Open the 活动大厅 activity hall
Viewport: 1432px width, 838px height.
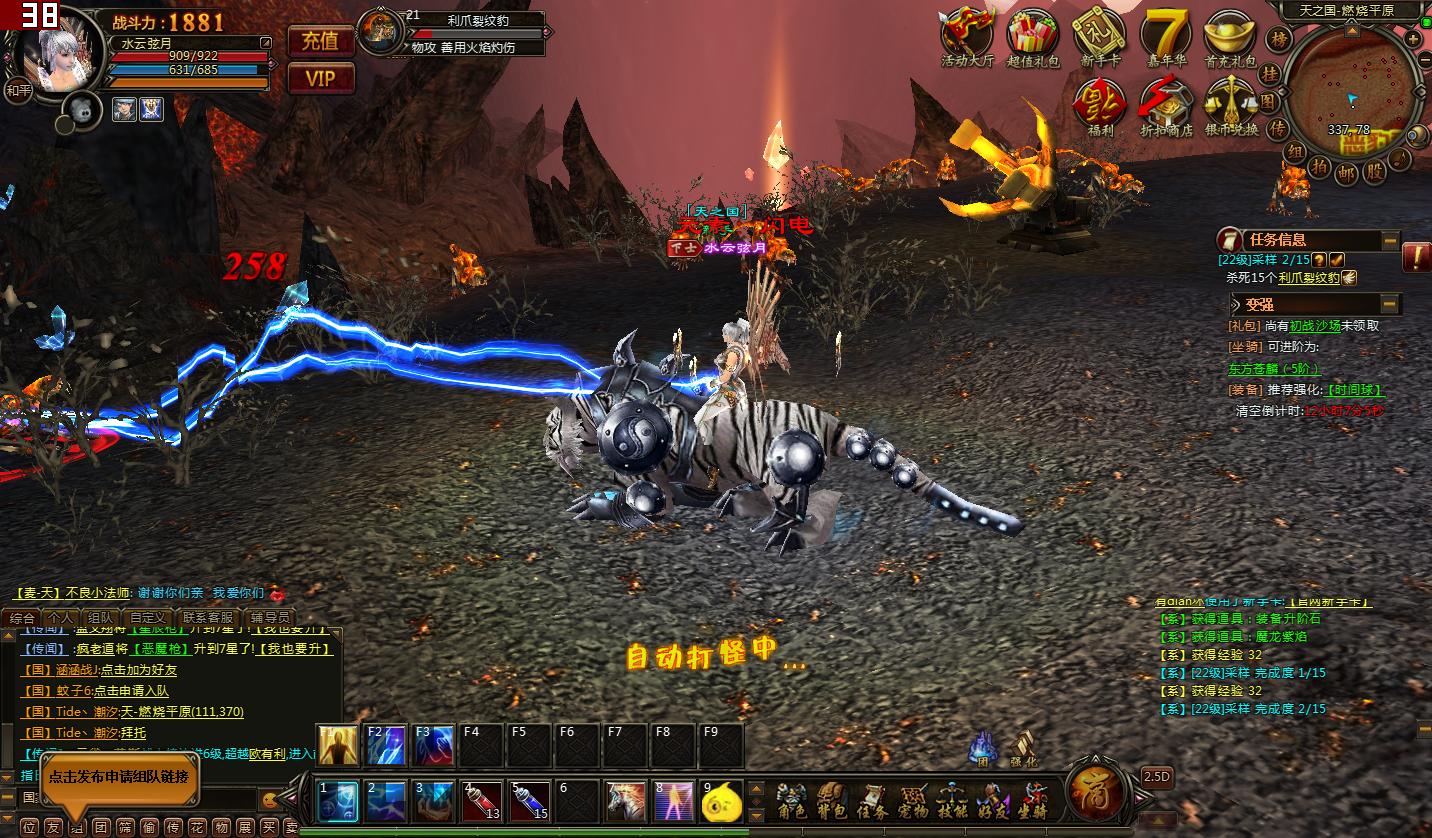967,35
